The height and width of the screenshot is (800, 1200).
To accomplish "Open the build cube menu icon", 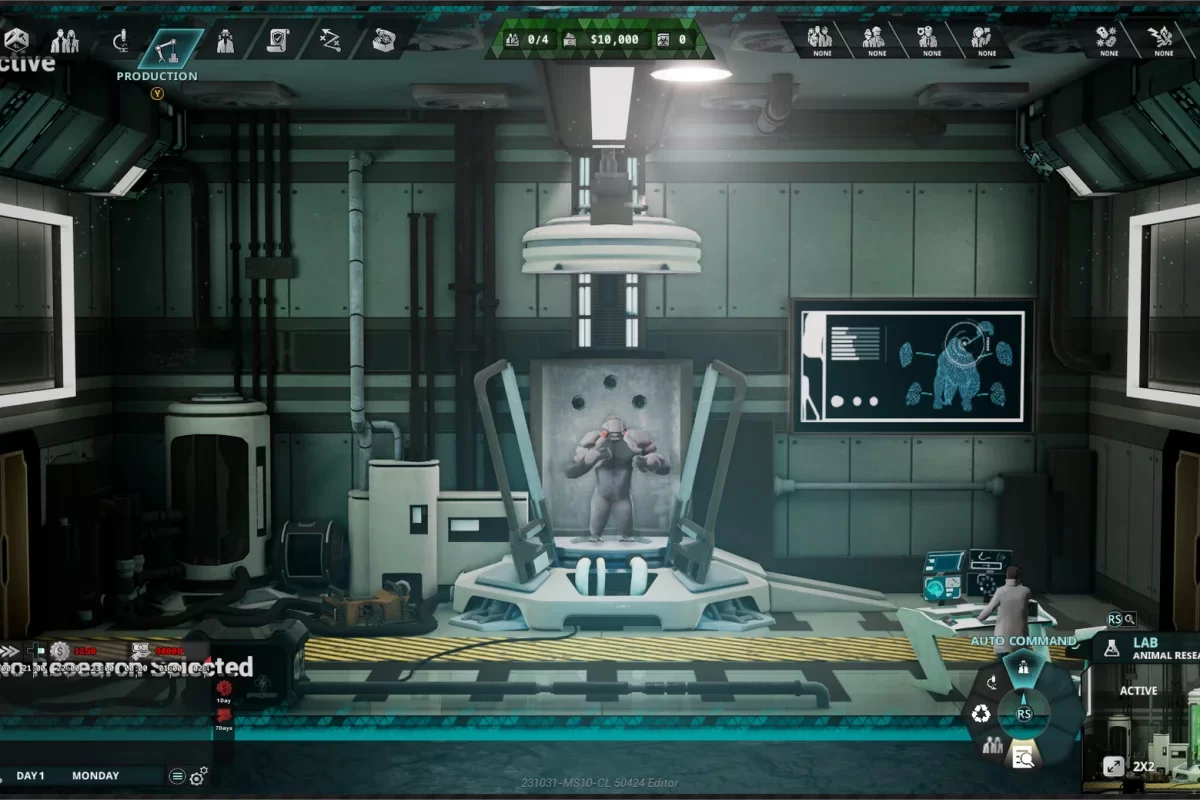I will pos(16,40).
